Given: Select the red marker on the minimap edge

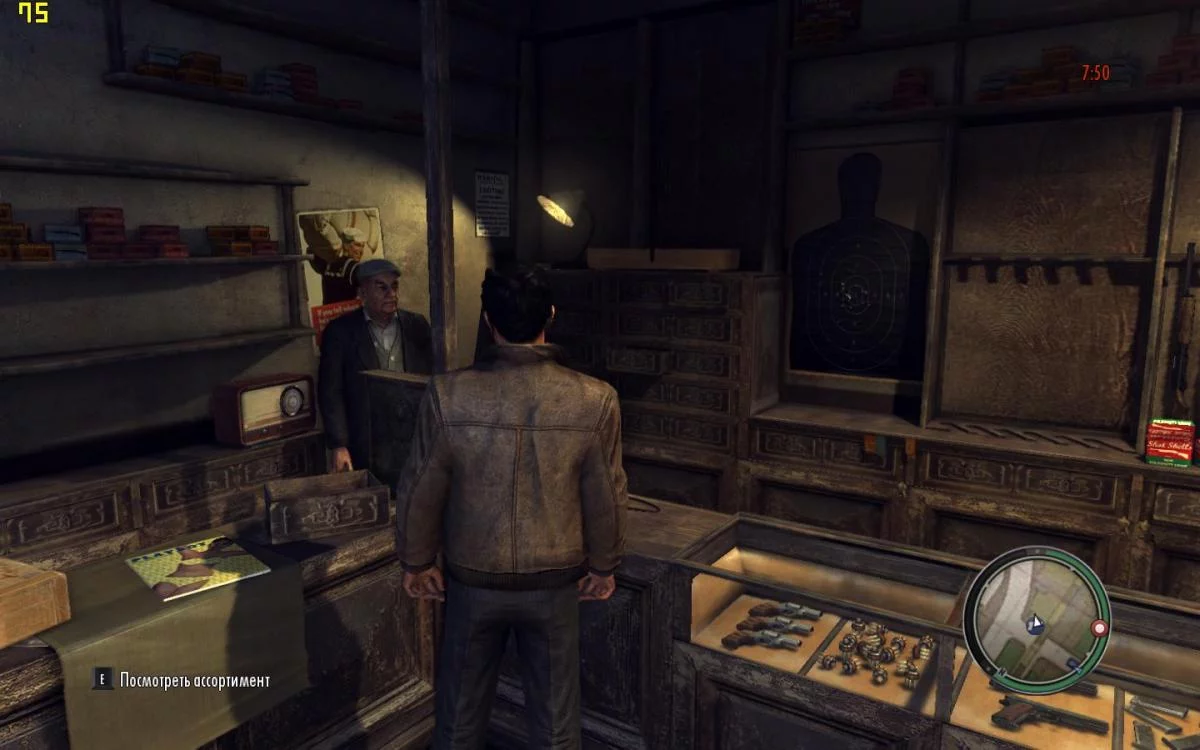Looking at the screenshot, I should [1099, 628].
